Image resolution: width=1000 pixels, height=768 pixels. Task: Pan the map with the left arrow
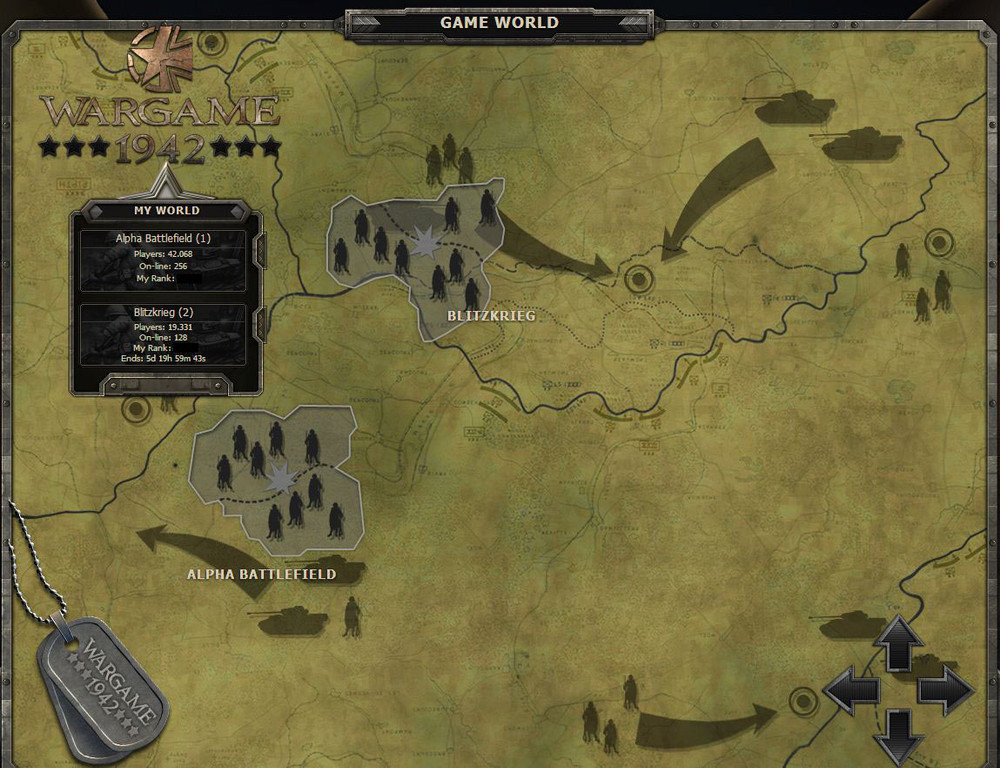click(851, 690)
